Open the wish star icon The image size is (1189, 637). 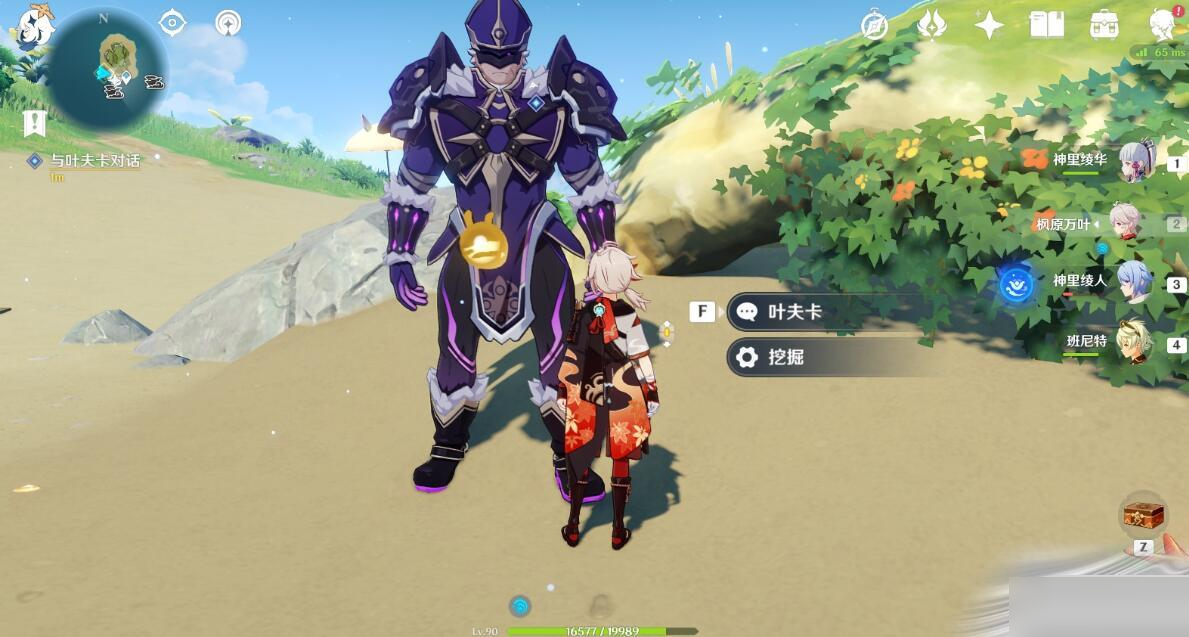pos(989,25)
